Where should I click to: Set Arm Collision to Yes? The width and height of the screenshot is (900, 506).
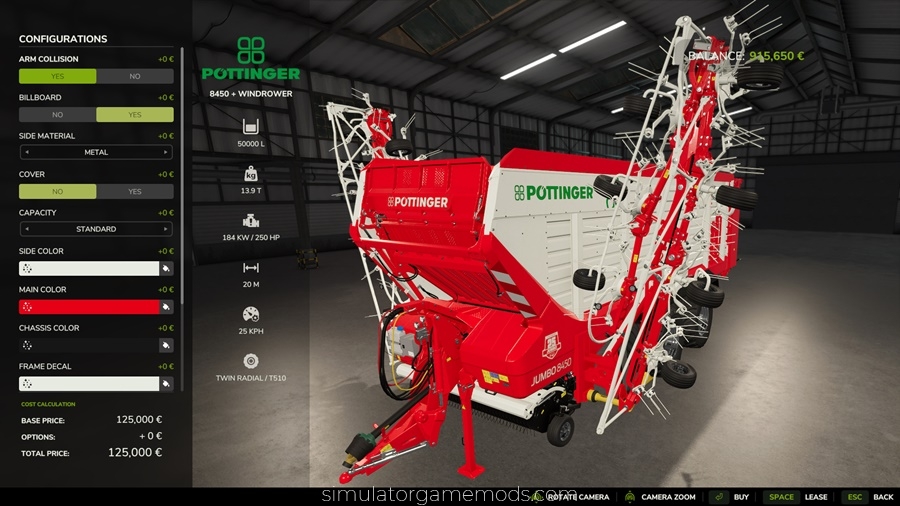[x=57, y=76]
